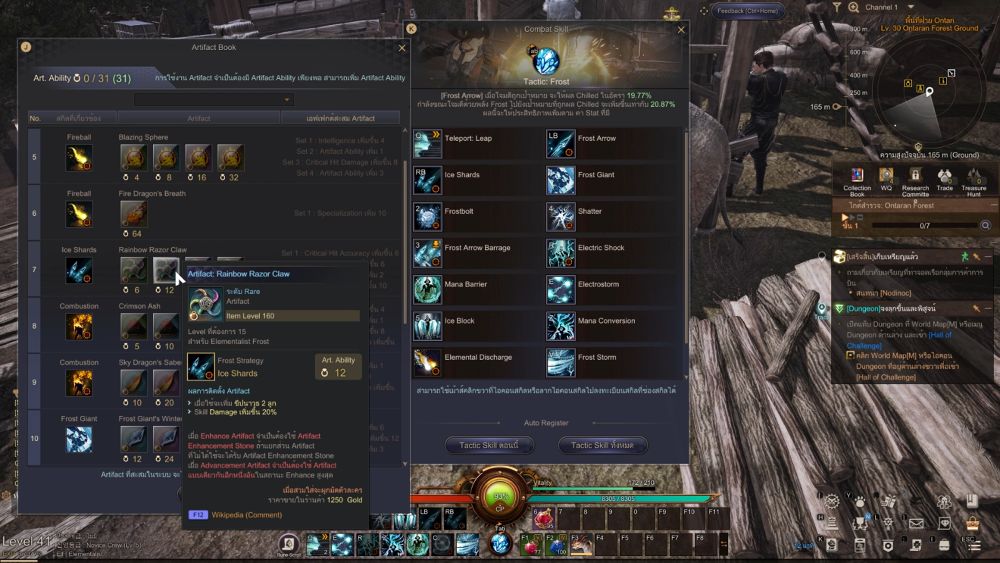Click the Feedback button
Image resolution: width=1000 pixels, height=563 pixels.
[746, 10]
